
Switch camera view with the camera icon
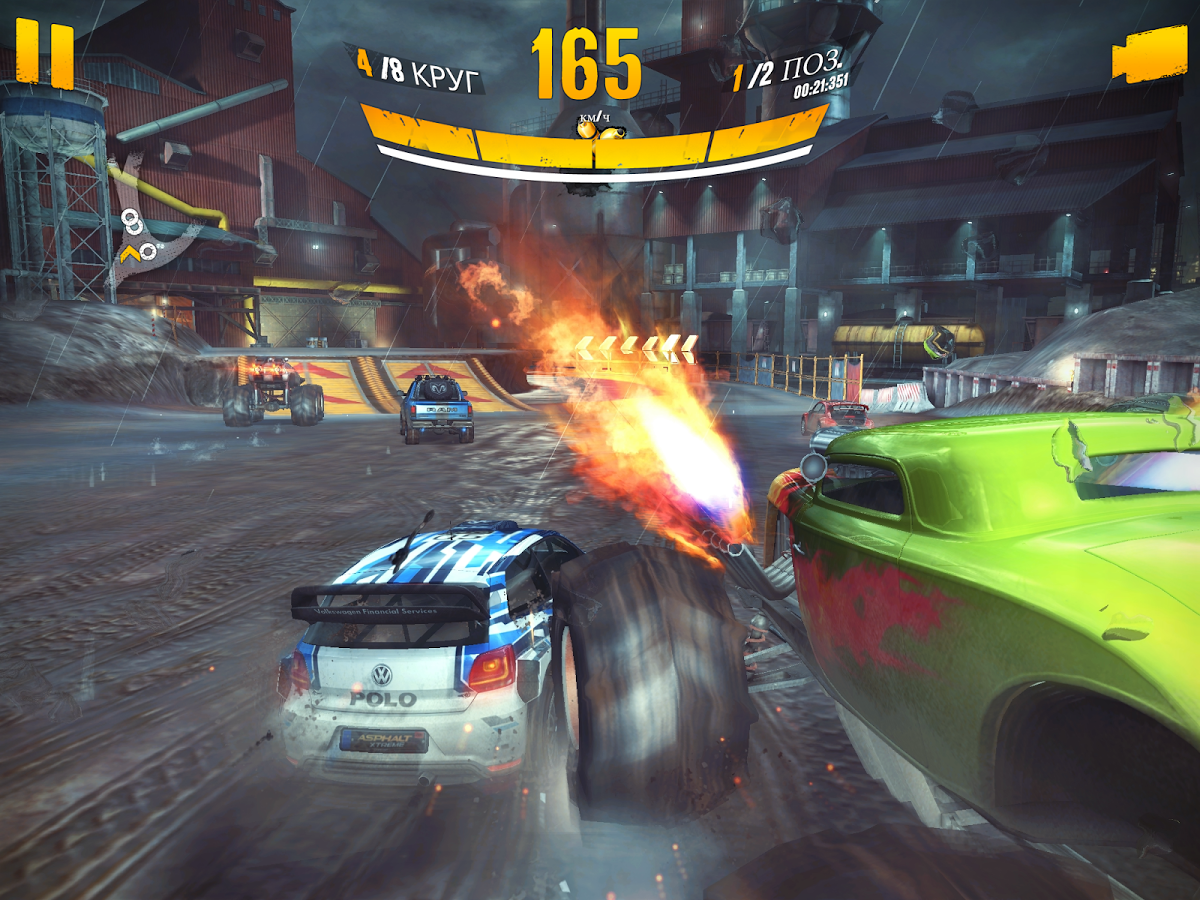(1147, 55)
